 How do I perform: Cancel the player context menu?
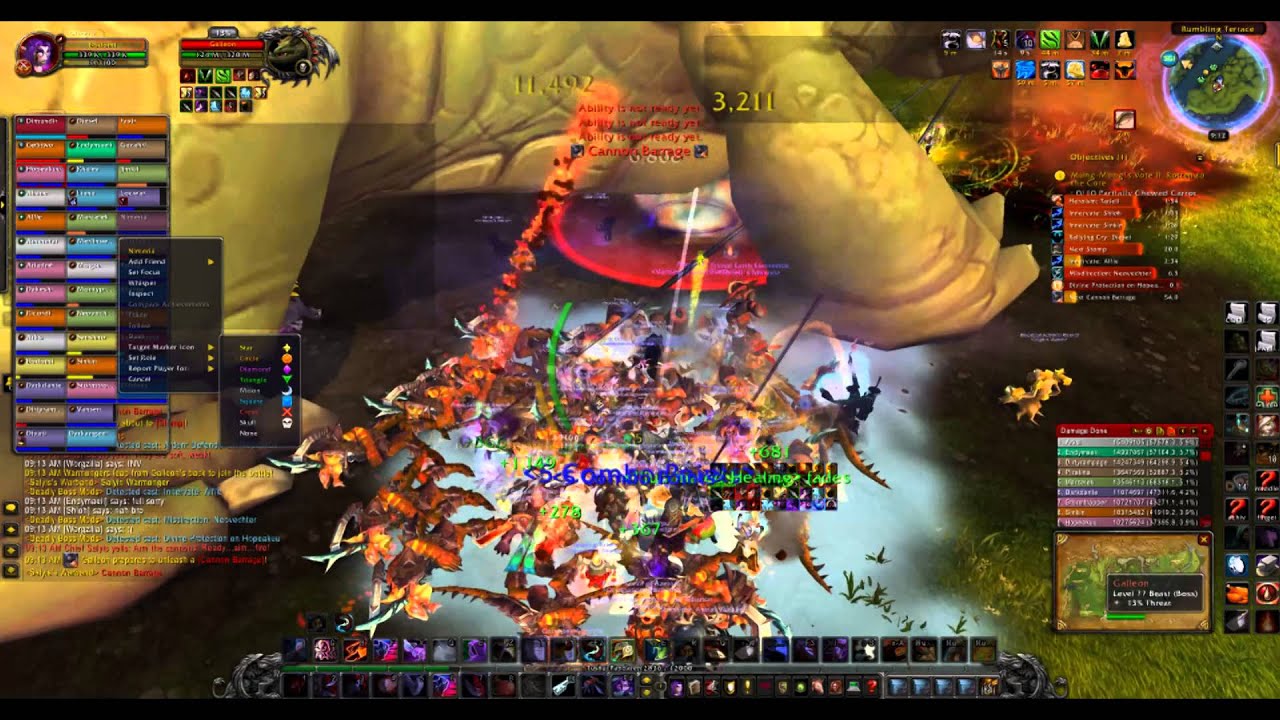pyautogui.click(x=139, y=379)
